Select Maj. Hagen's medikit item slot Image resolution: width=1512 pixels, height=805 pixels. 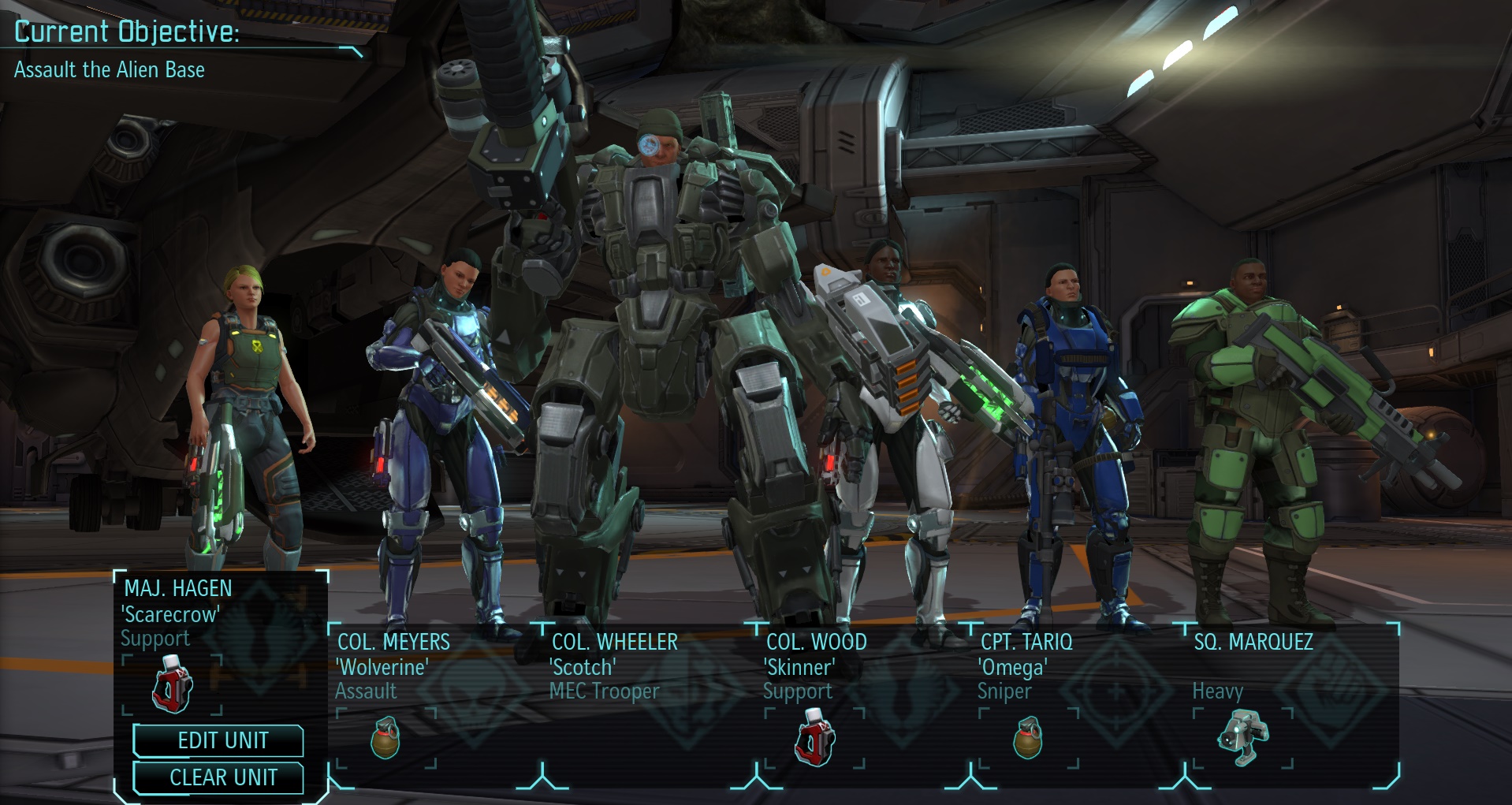point(173,684)
